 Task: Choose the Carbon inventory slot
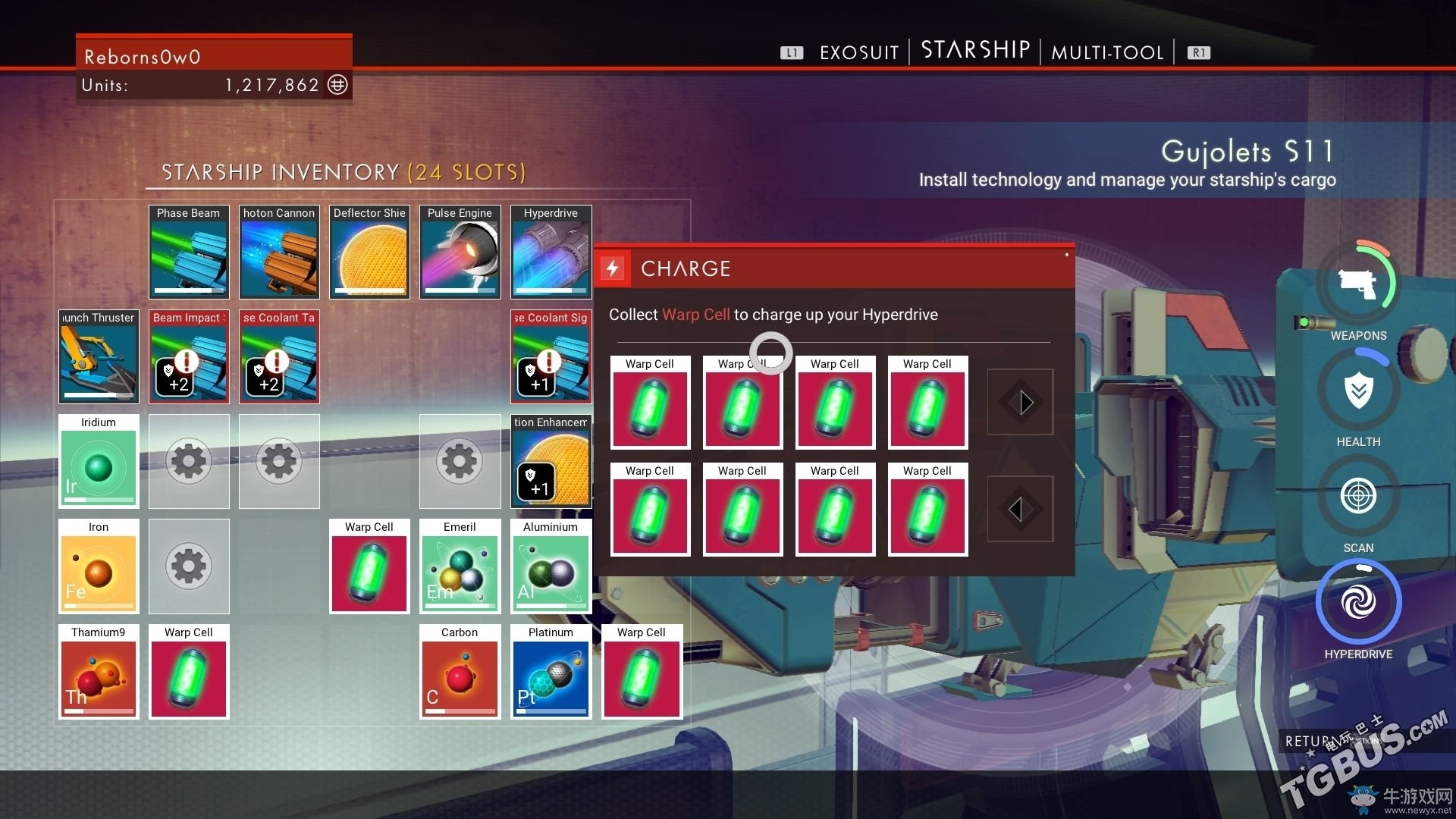[460, 671]
